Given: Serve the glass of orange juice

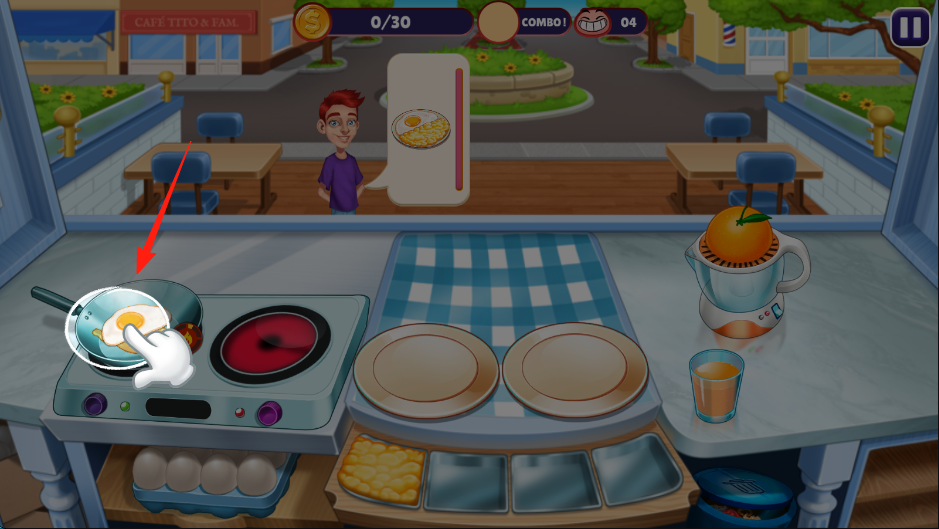Looking at the screenshot, I should (x=715, y=384).
